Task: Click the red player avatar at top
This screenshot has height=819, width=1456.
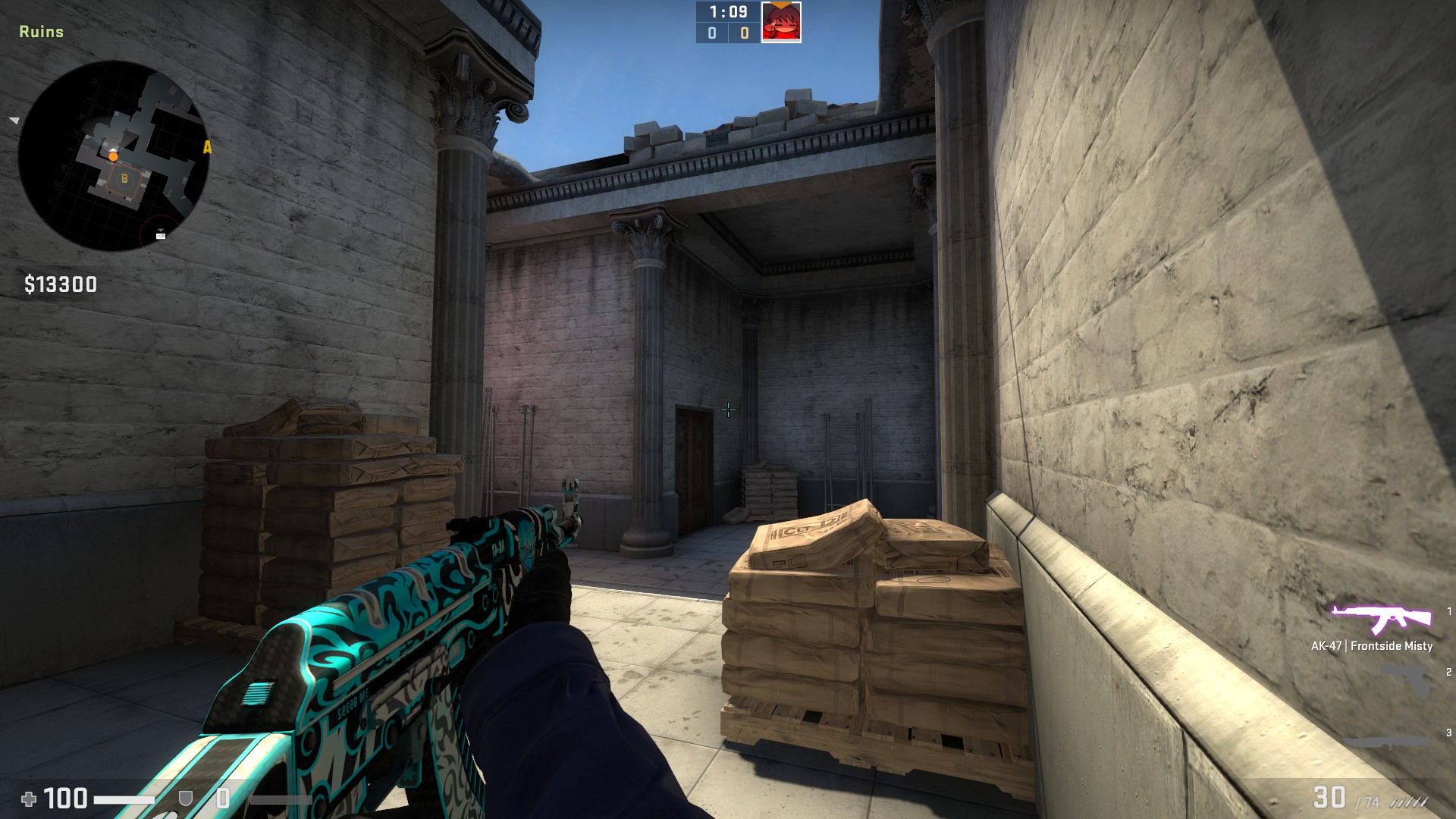Action: point(781,22)
